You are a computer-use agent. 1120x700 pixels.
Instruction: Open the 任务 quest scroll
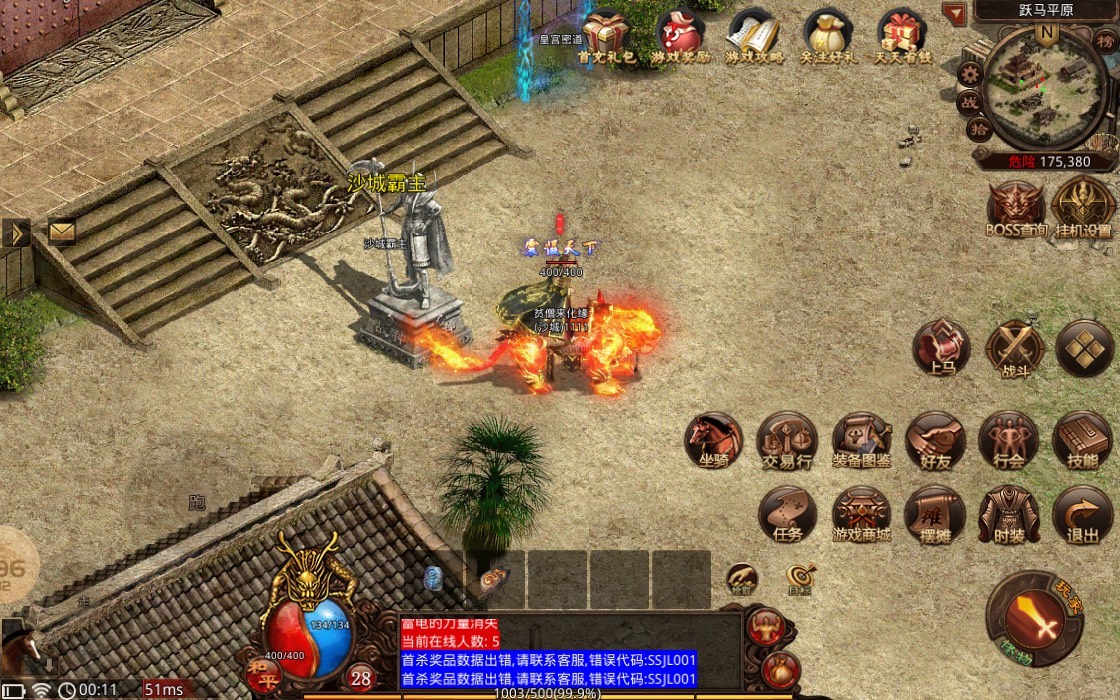click(787, 514)
